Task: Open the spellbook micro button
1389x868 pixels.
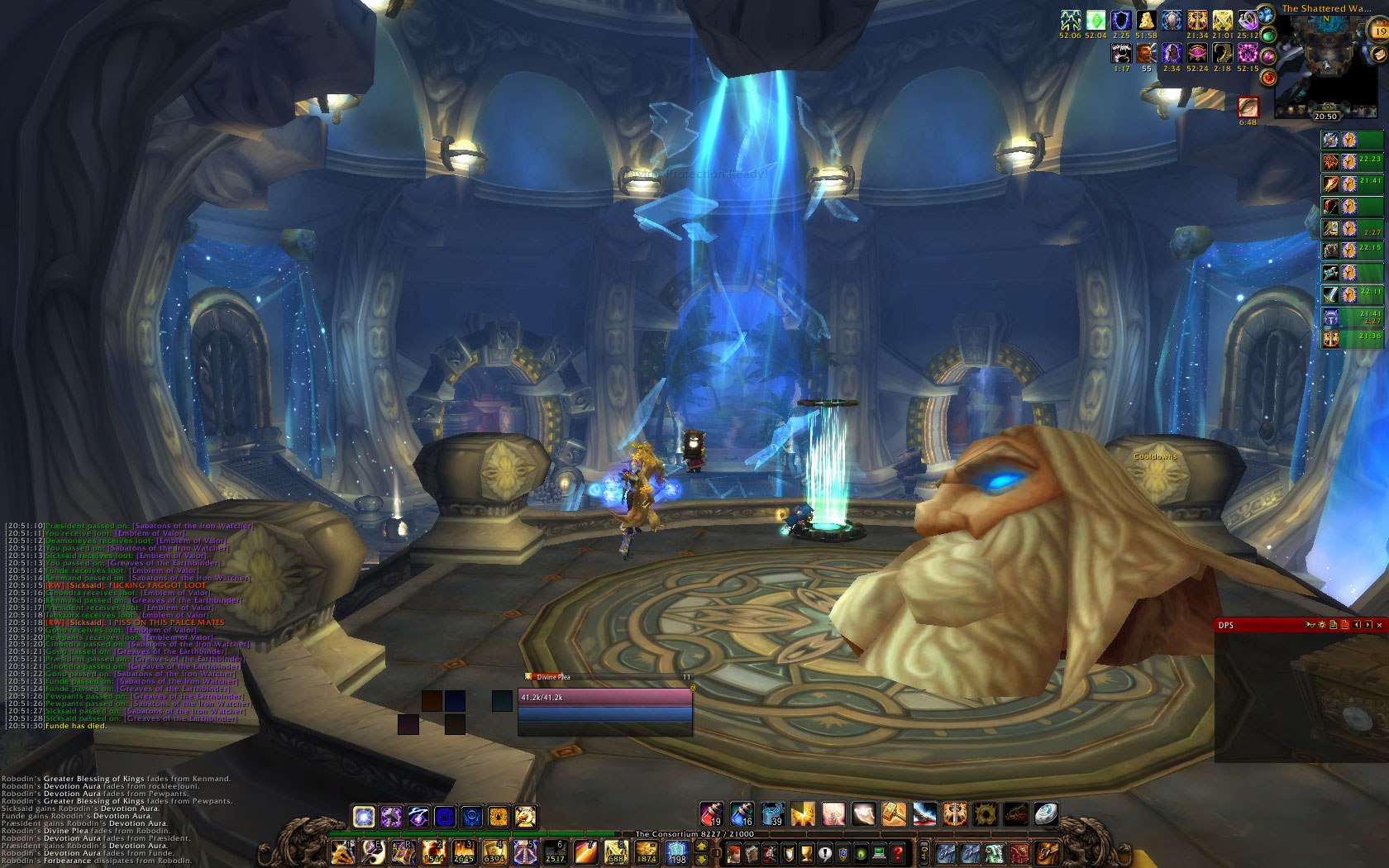Action: 752,853
